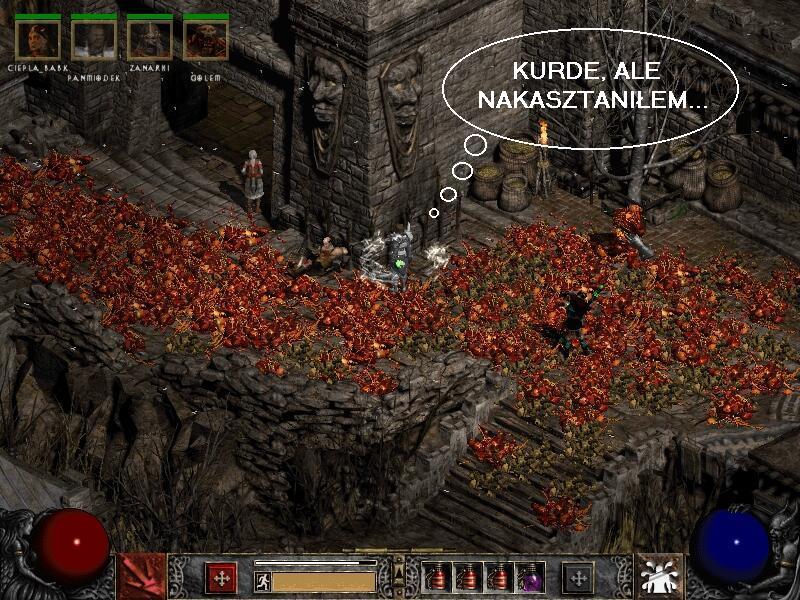
Task: Toggle the run/walk button
Action: pyautogui.click(x=262, y=580)
